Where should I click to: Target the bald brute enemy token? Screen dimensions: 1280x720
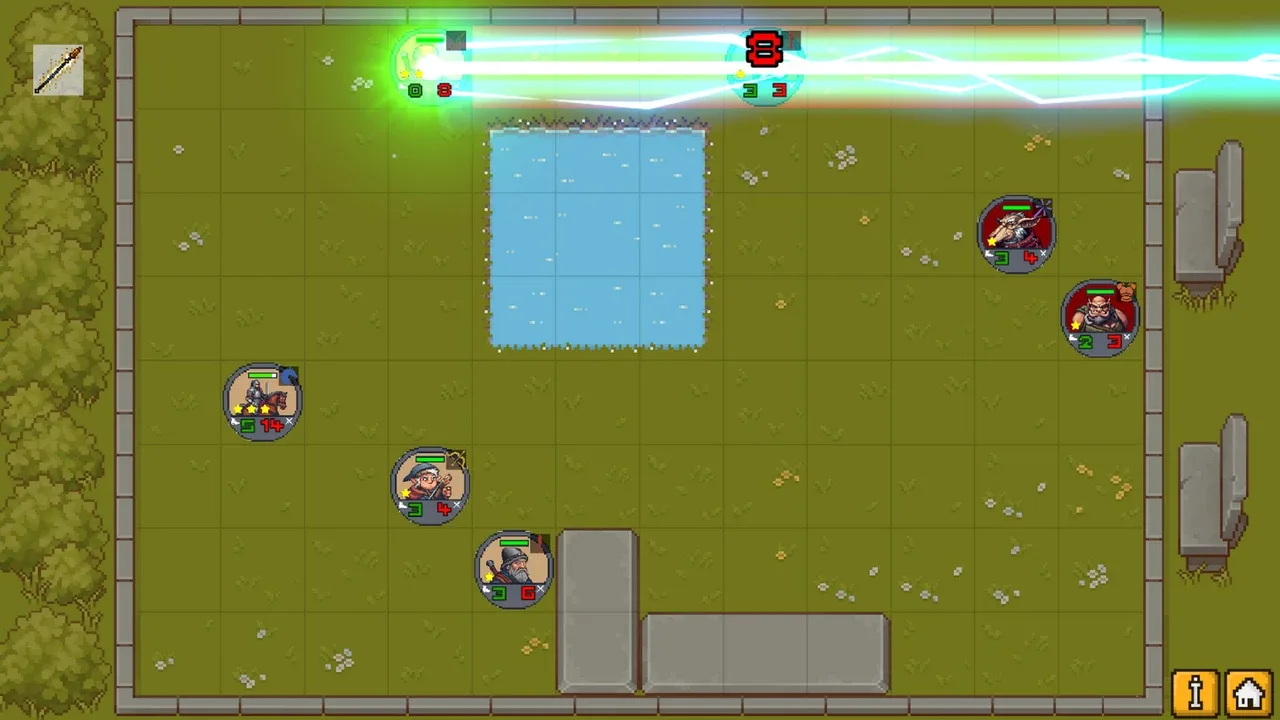pyautogui.click(x=1100, y=317)
